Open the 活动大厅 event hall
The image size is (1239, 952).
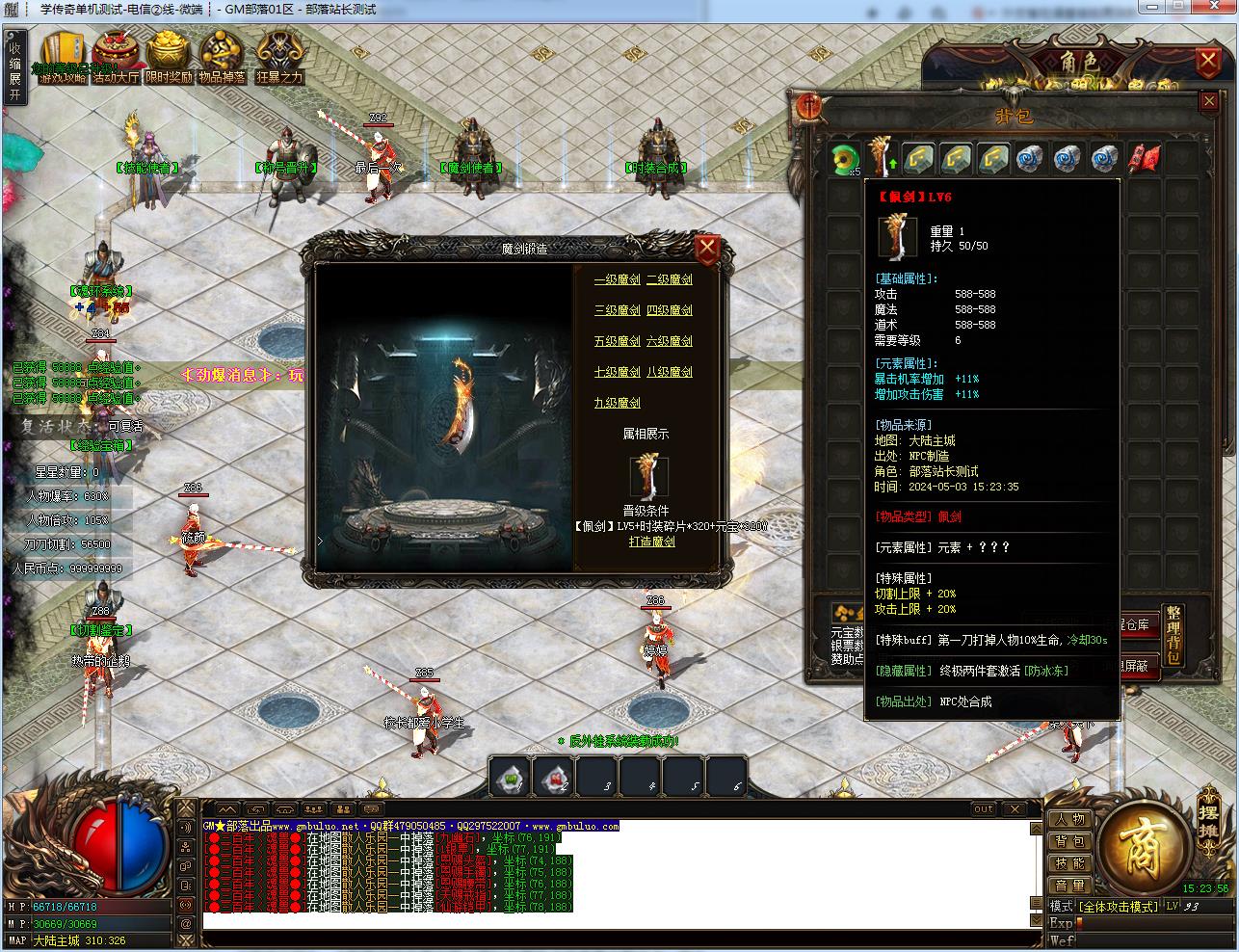pos(116,60)
